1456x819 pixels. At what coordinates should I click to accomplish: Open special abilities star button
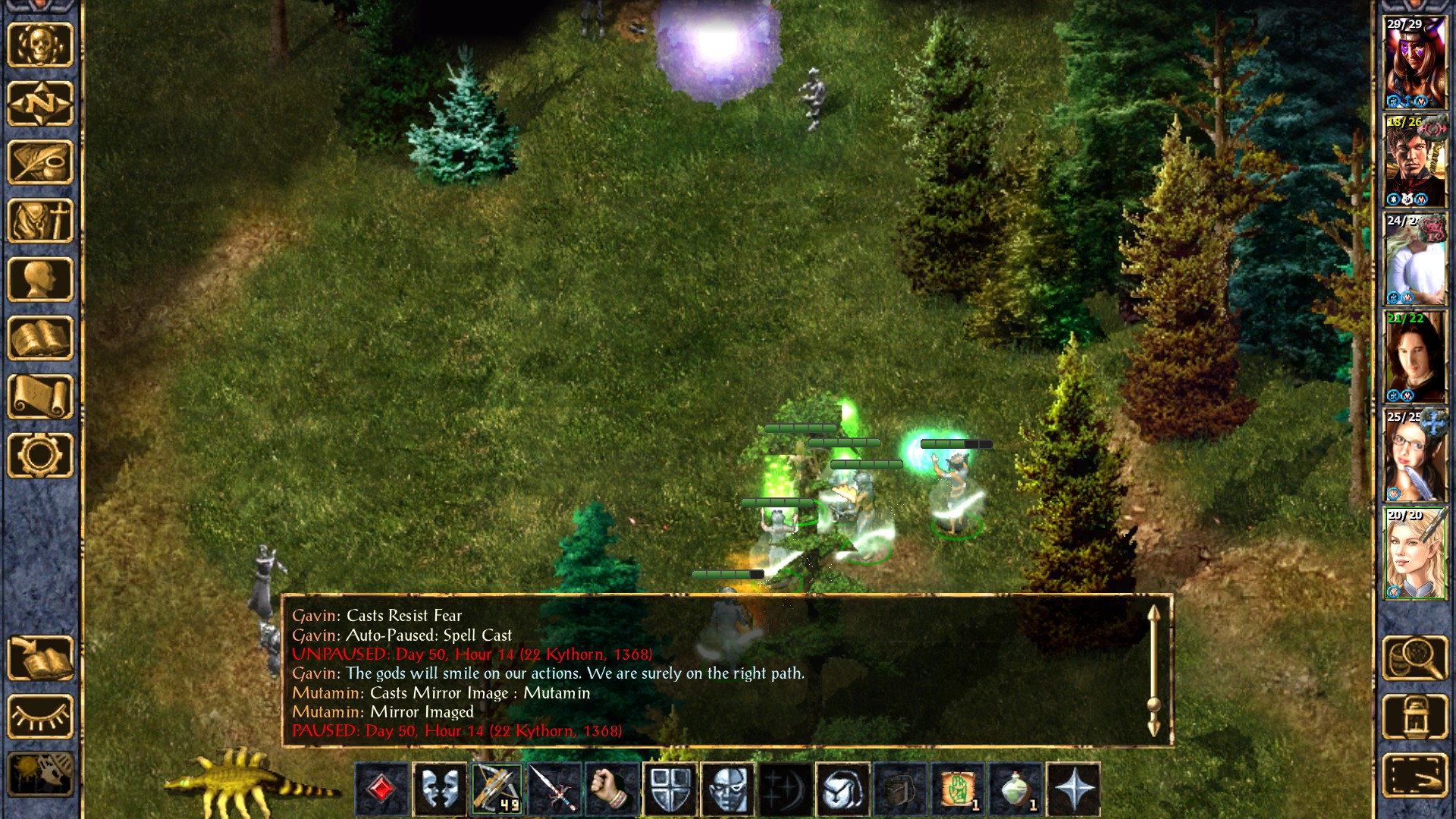click(1073, 789)
